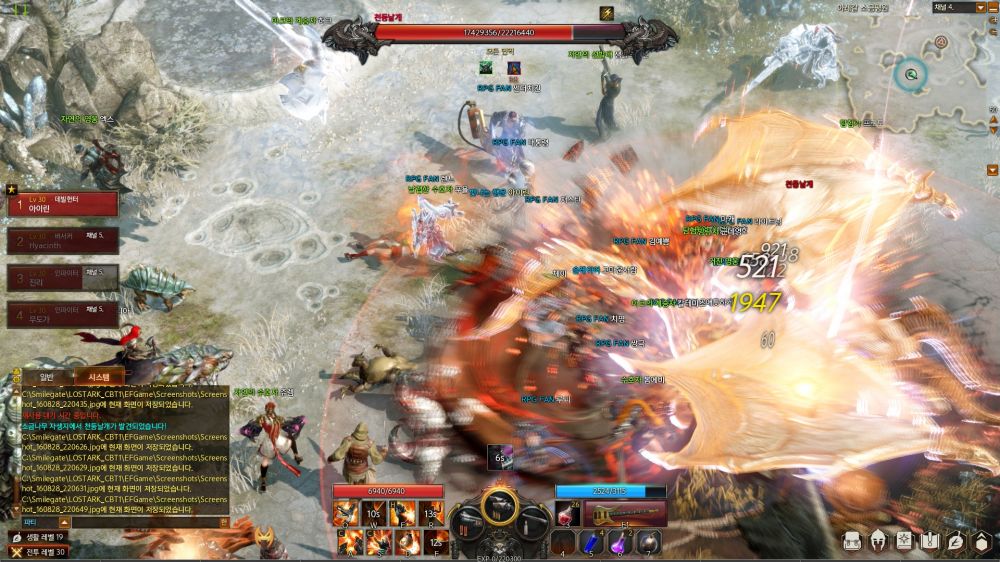This screenshot has height=562, width=1000.
Task: Throw the black bomb item
Action: 648,542
